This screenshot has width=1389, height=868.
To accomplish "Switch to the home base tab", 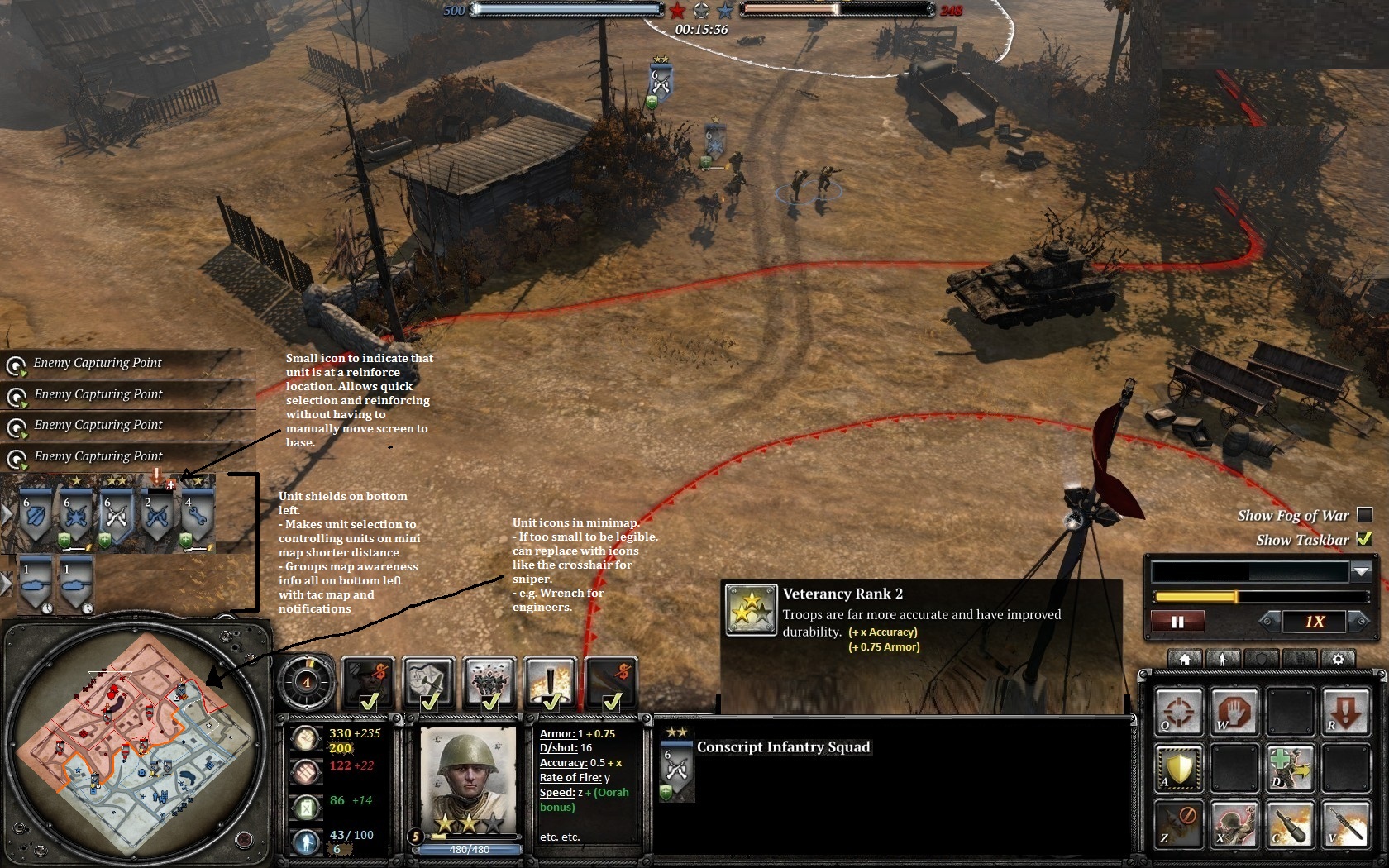I will pyautogui.click(x=1185, y=659).
